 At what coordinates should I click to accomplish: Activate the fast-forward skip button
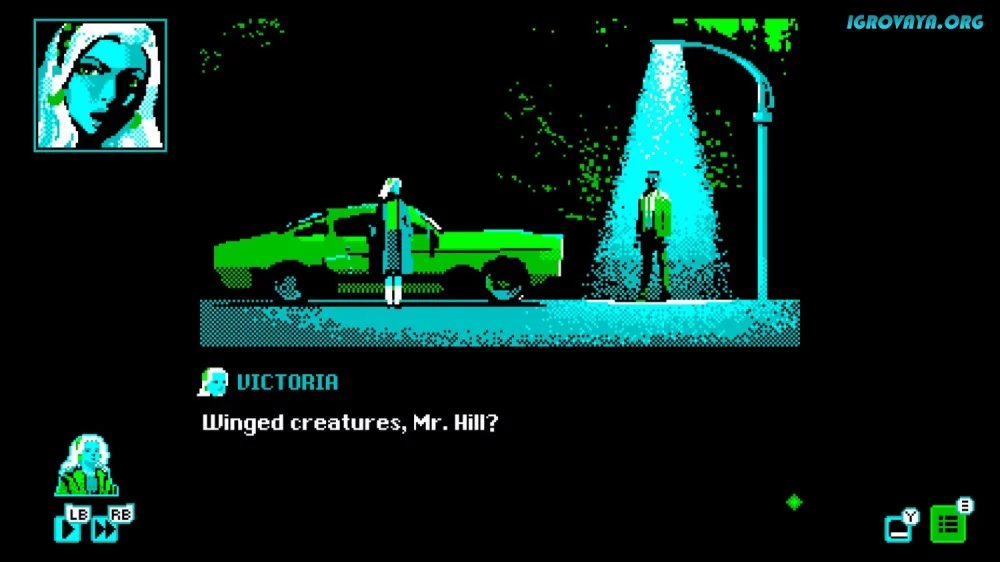coord(104,529)
